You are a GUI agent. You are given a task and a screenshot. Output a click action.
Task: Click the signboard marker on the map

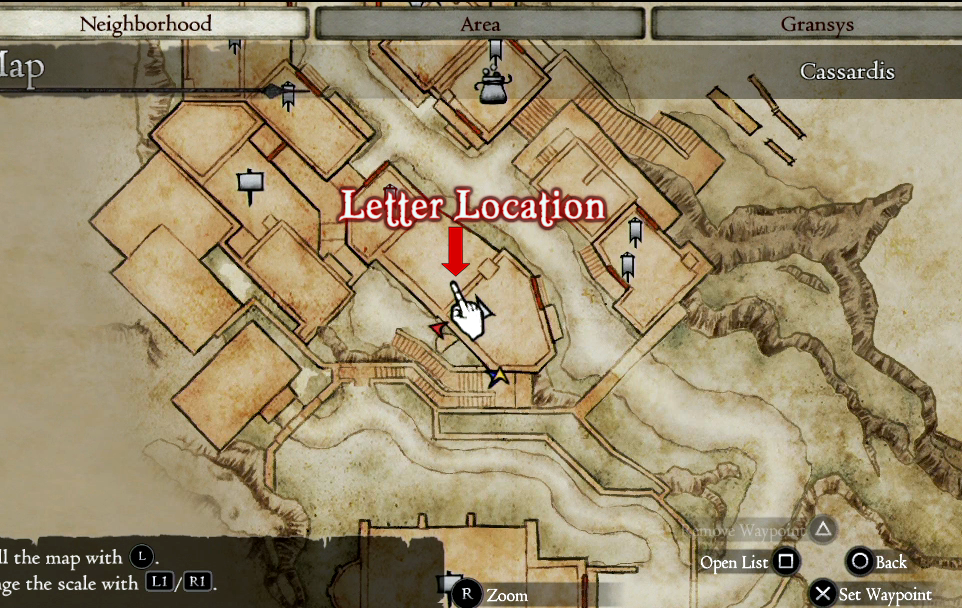tap(250, 183)
